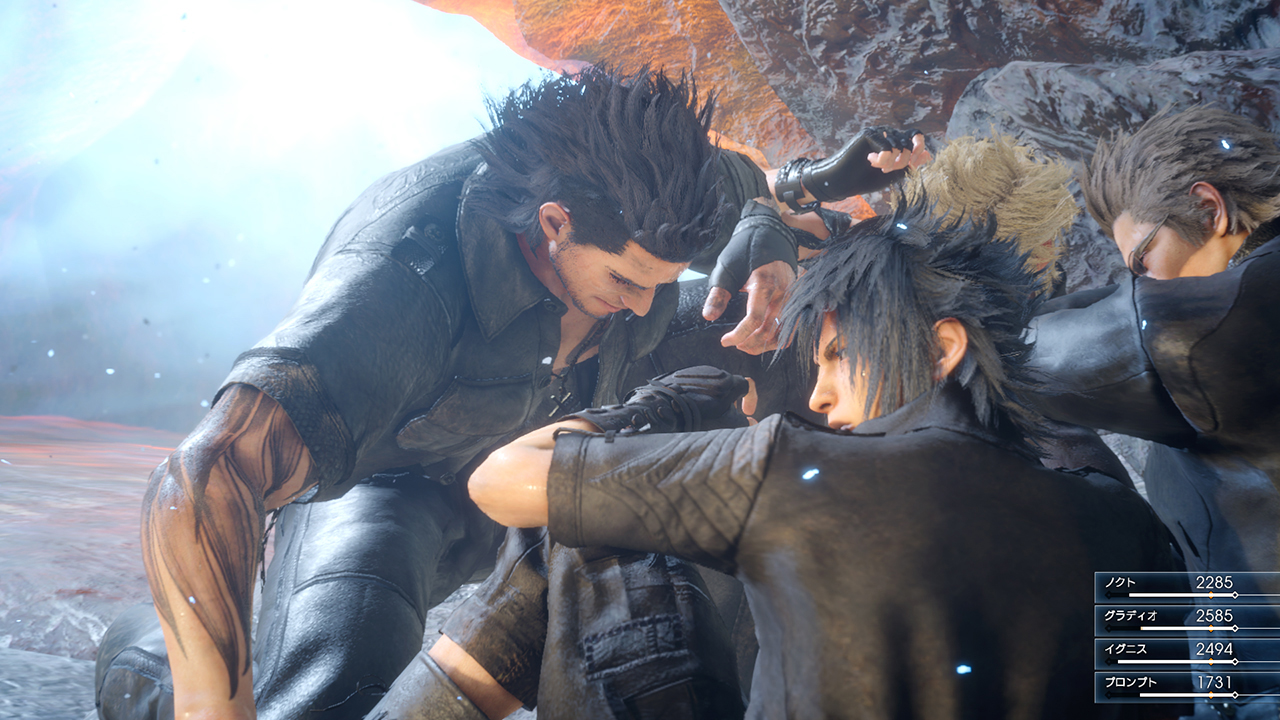Screen dimensions: 1280x720
Task: Click the name label イグニス
Action: coord(1125,649)
